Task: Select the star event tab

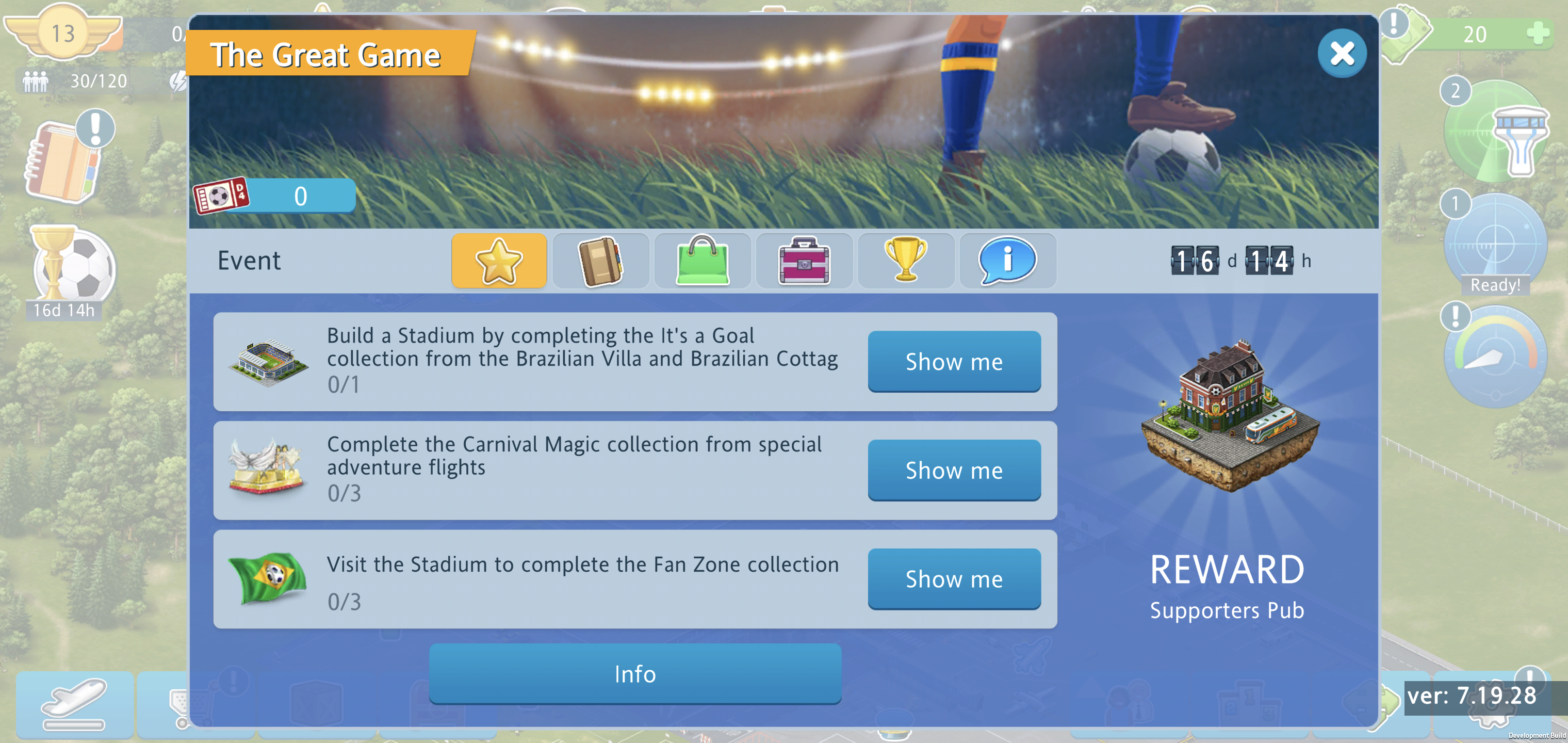Action: (x=499, y=261)
